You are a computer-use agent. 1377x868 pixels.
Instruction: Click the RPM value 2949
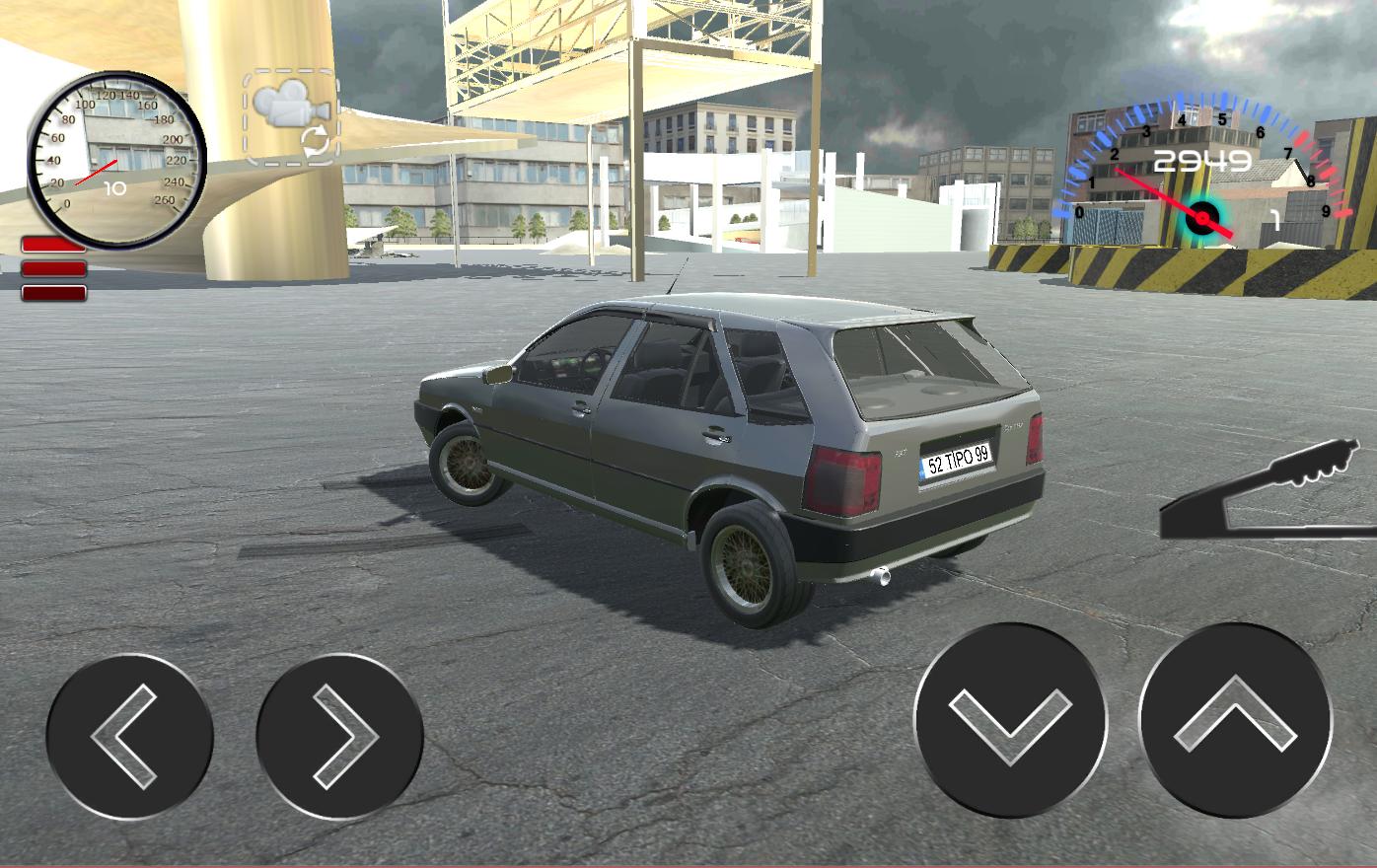(1205, 161)
